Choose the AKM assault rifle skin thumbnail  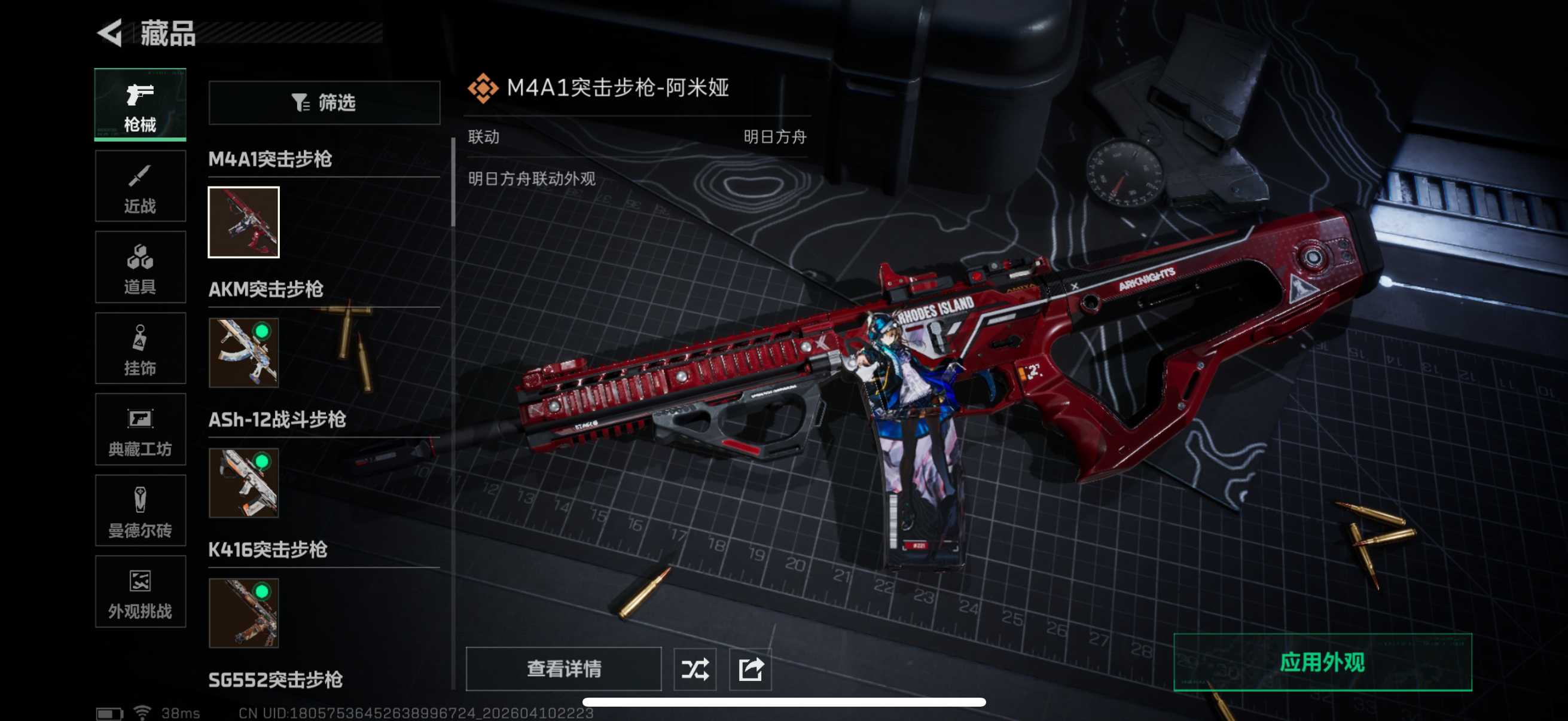[243, 352]
